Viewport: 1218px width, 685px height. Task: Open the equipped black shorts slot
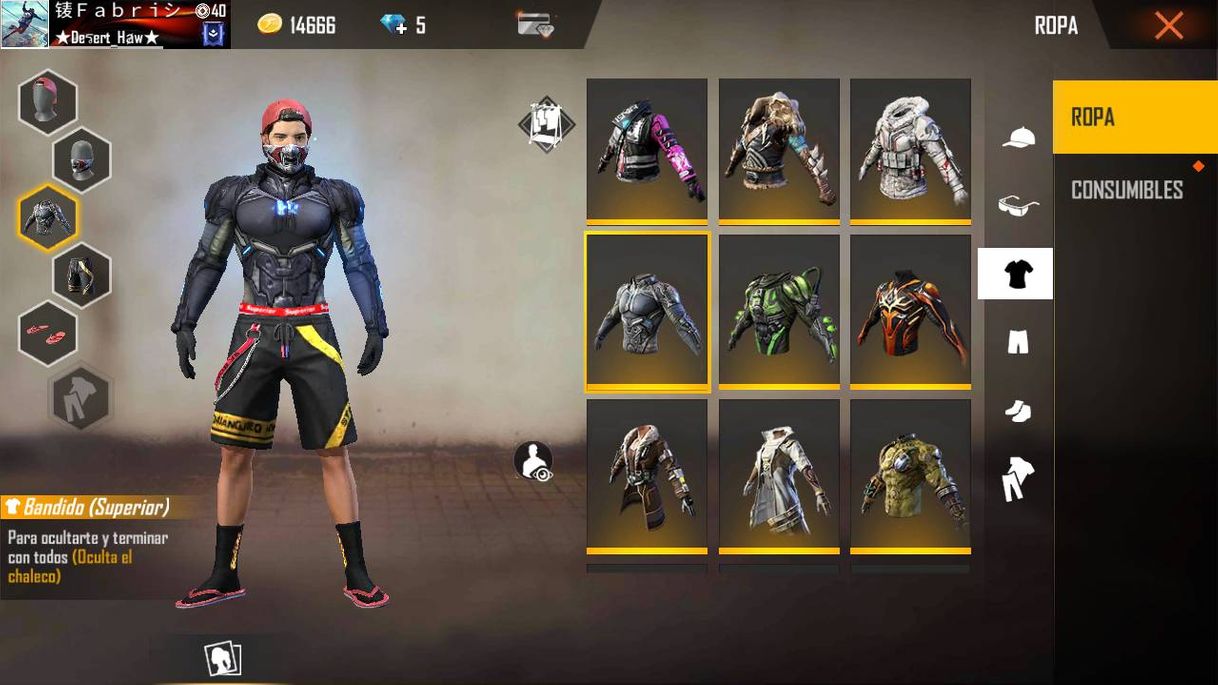[x=82, y=274]
